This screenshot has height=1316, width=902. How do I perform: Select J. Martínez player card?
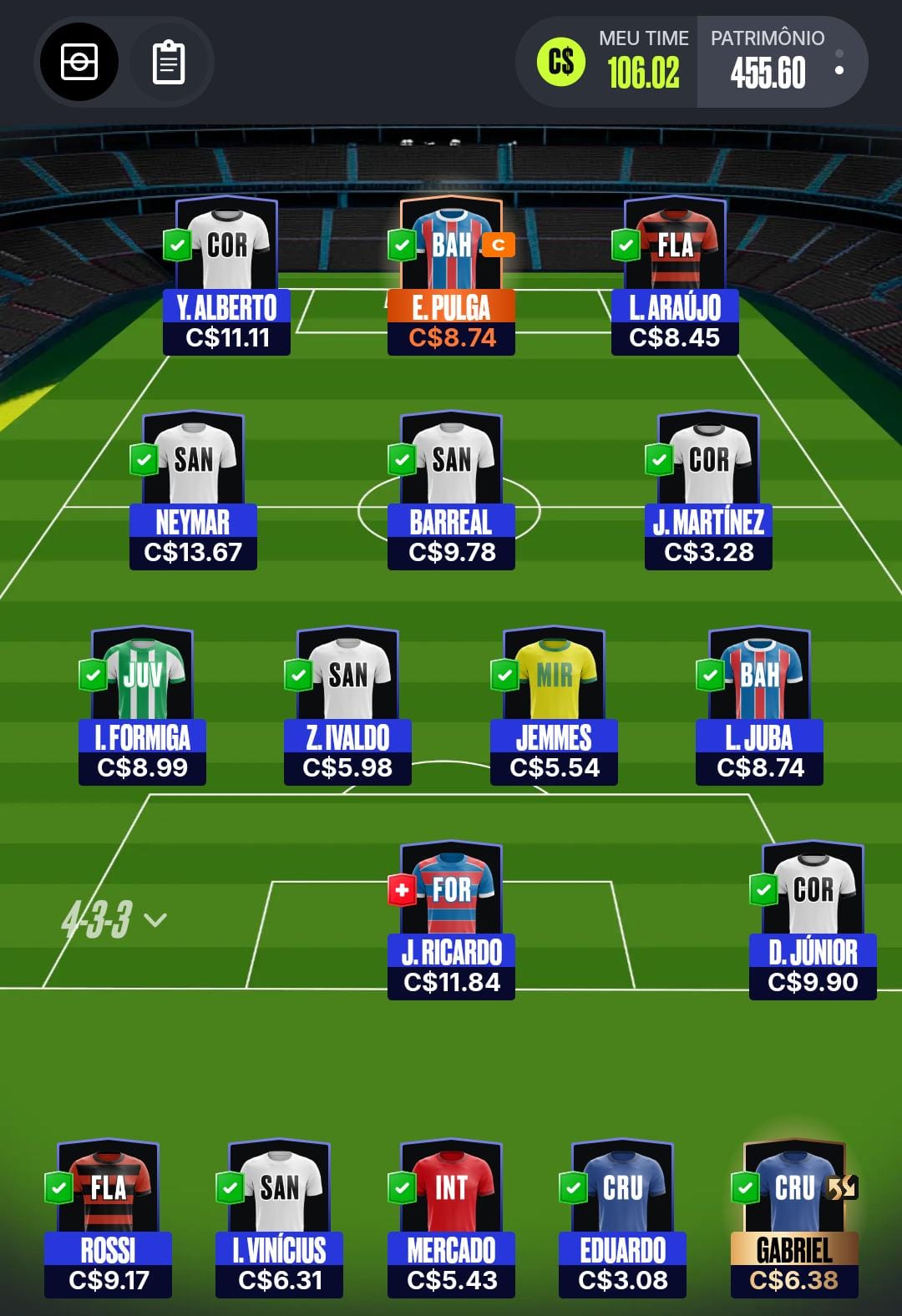(x=708, y=492)
